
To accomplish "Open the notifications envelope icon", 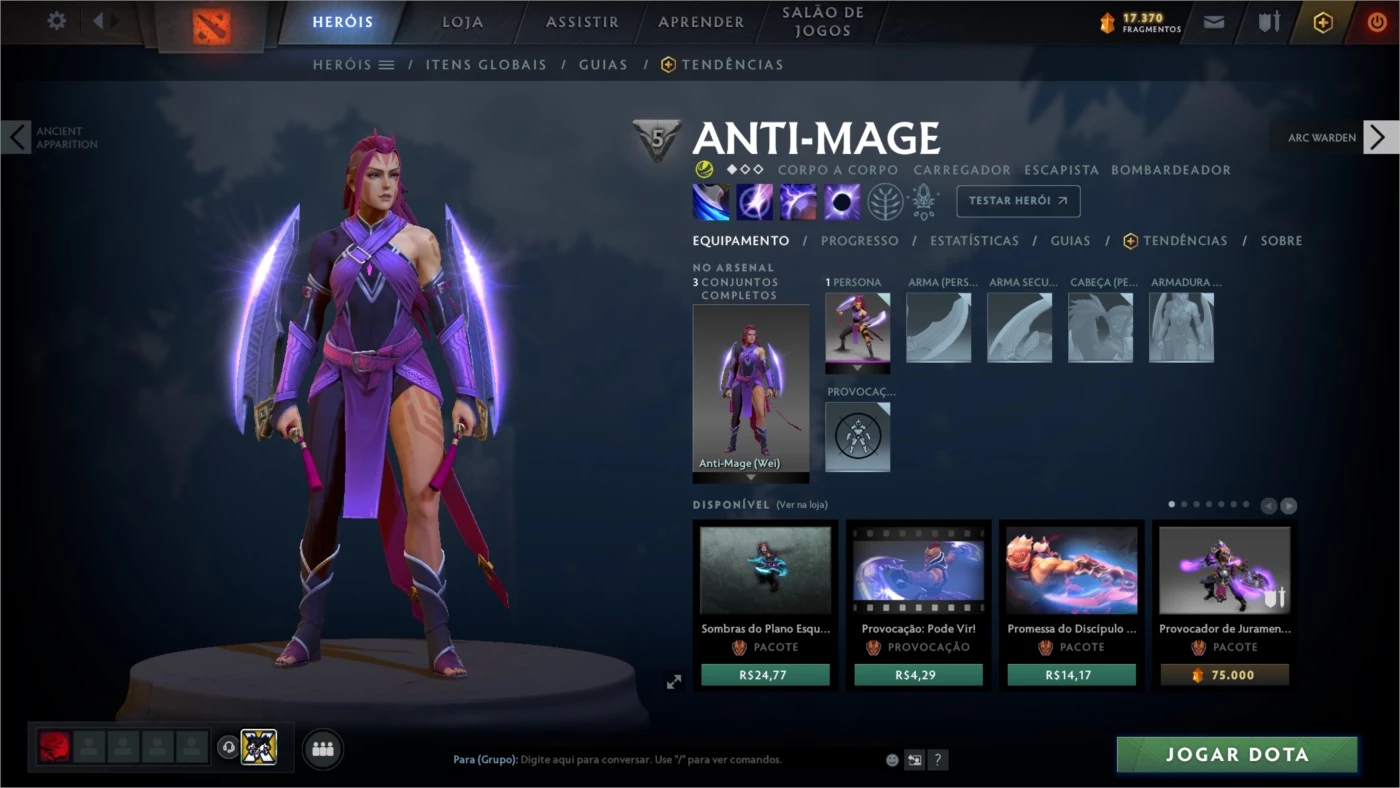I will click(x=1213, y=21).
